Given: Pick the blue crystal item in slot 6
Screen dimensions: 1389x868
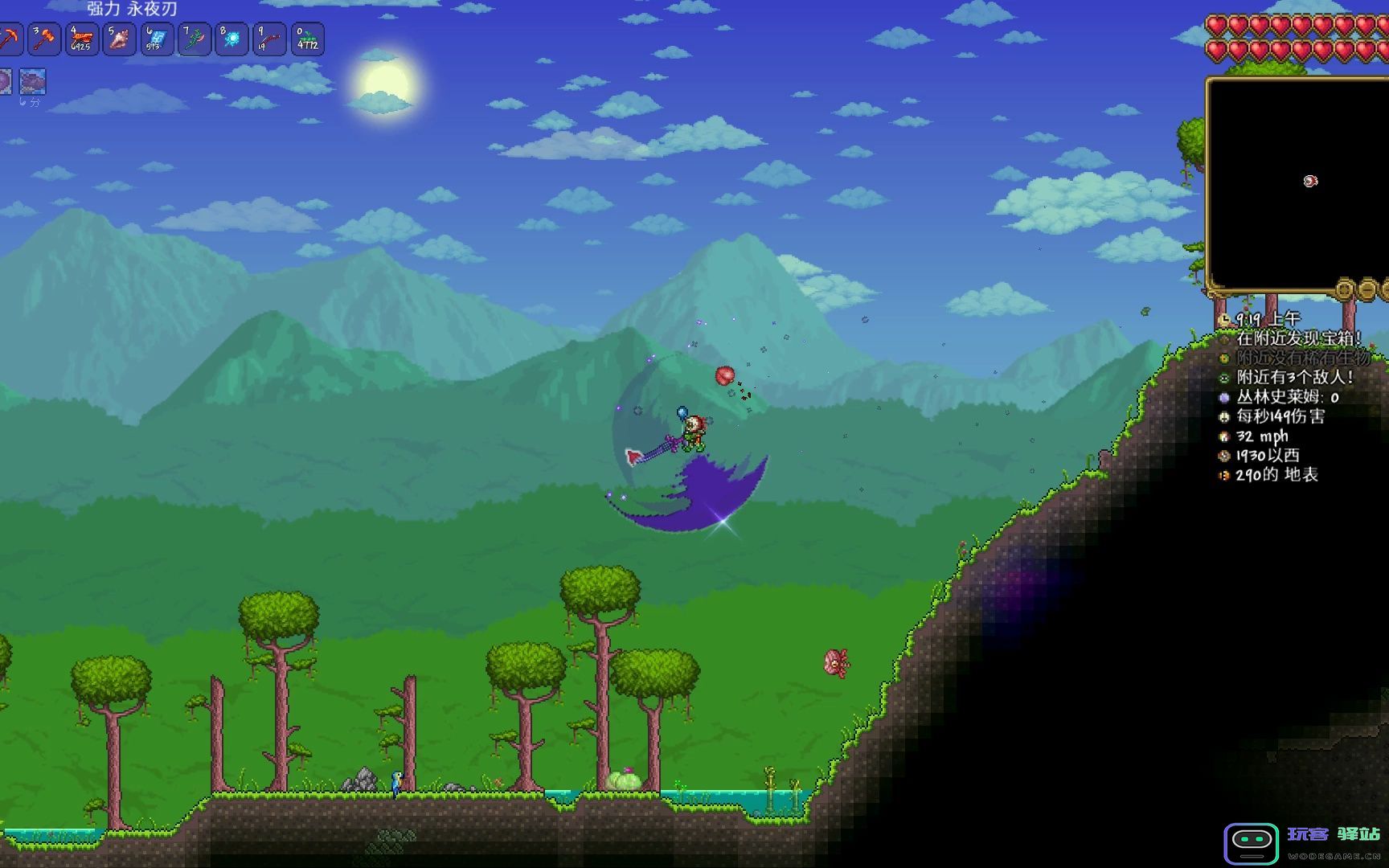Looking at the screenshot, I should [157, 39].
